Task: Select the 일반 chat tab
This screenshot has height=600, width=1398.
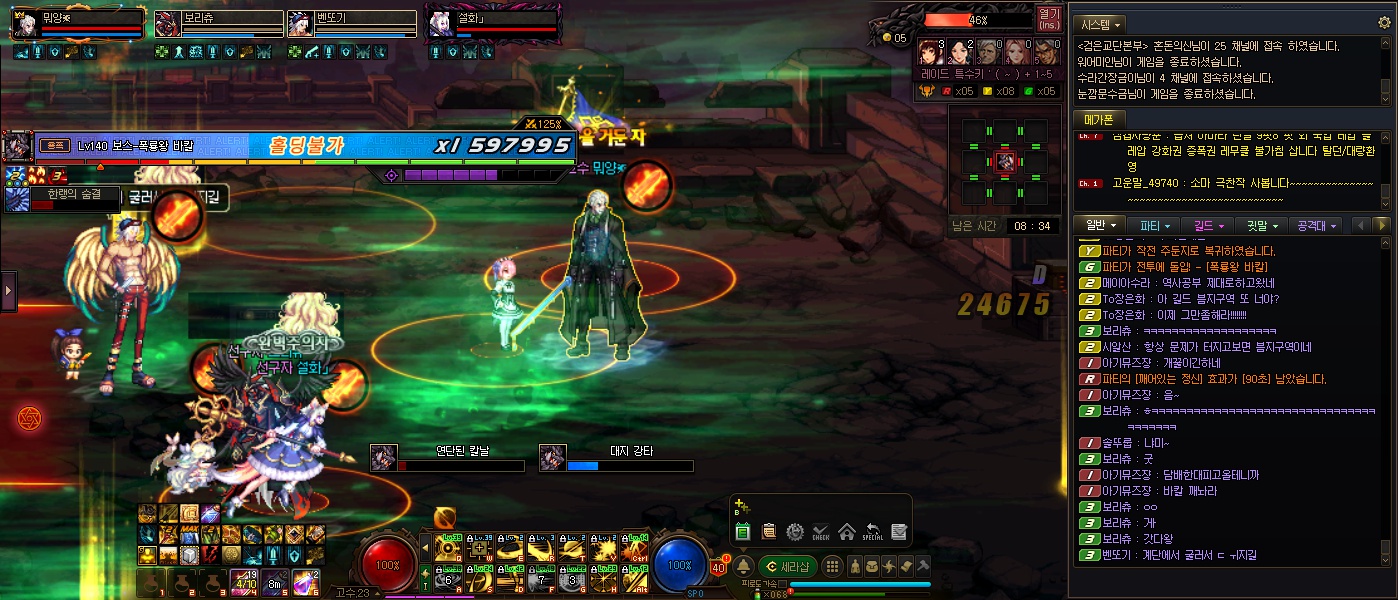Action: coord(1100,225)
